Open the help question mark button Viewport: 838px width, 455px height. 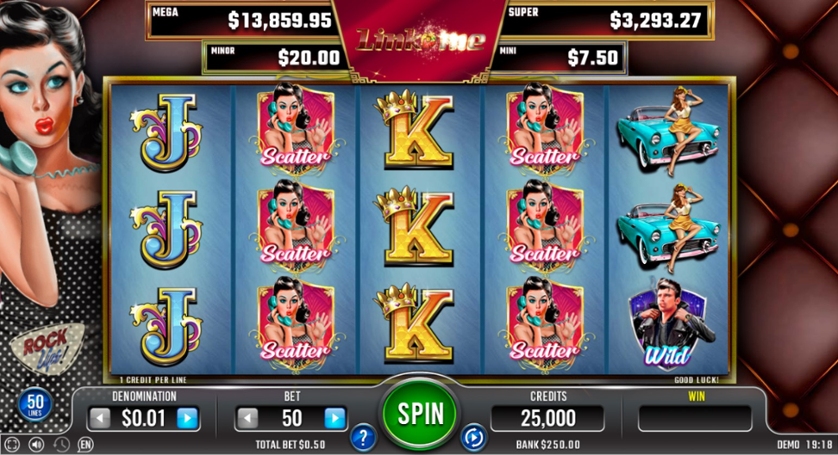click(x=363, y=437)
